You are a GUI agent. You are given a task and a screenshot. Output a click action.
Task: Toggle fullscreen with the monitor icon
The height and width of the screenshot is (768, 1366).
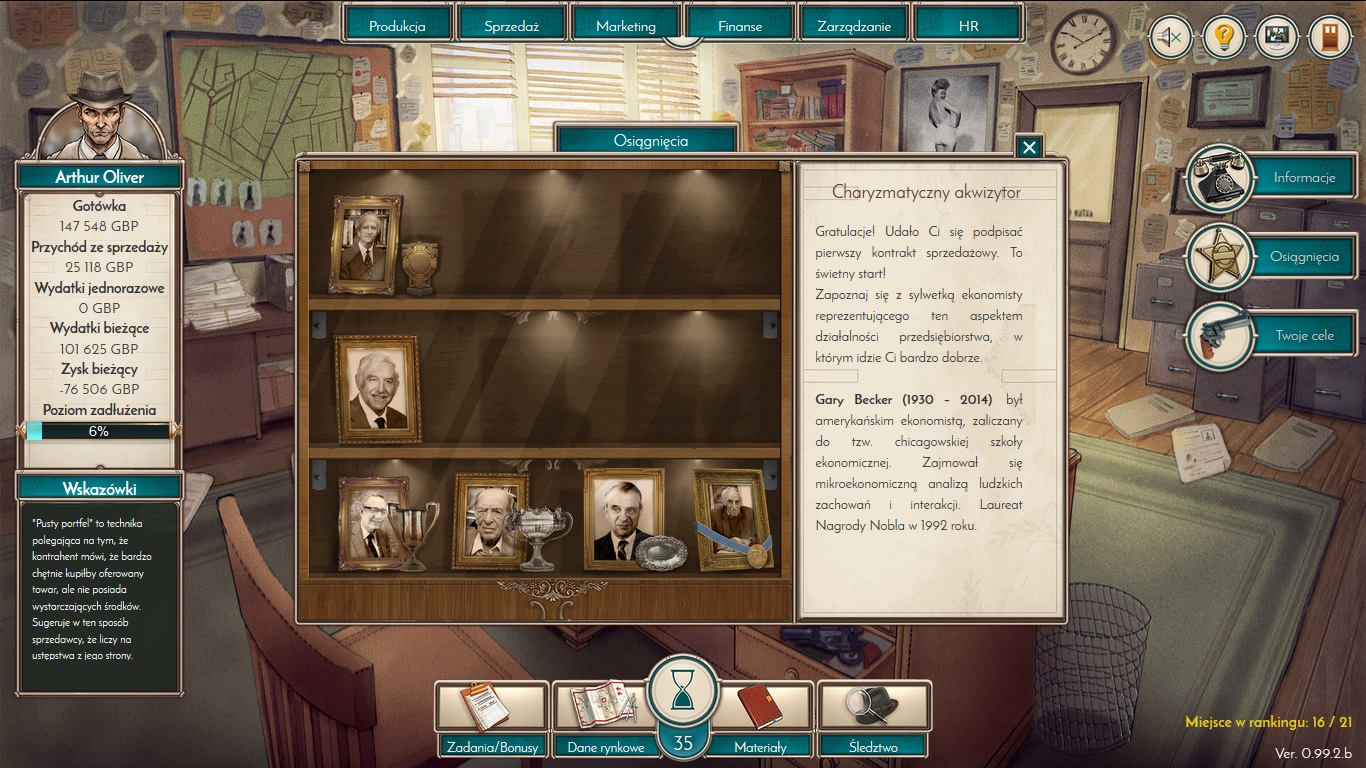[x=1276, y=39]
